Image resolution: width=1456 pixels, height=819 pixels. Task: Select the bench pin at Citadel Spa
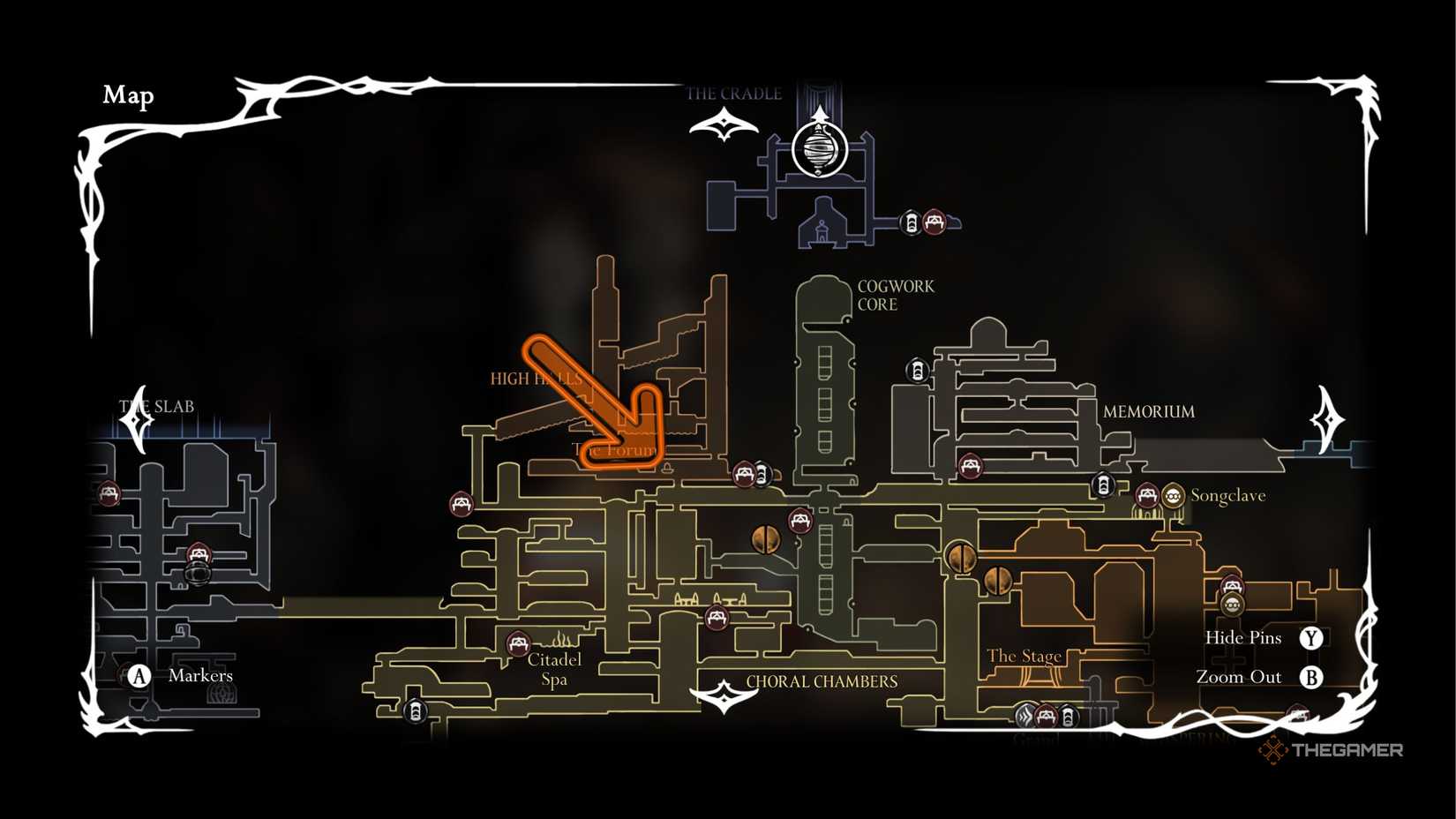tap(519, 642)
